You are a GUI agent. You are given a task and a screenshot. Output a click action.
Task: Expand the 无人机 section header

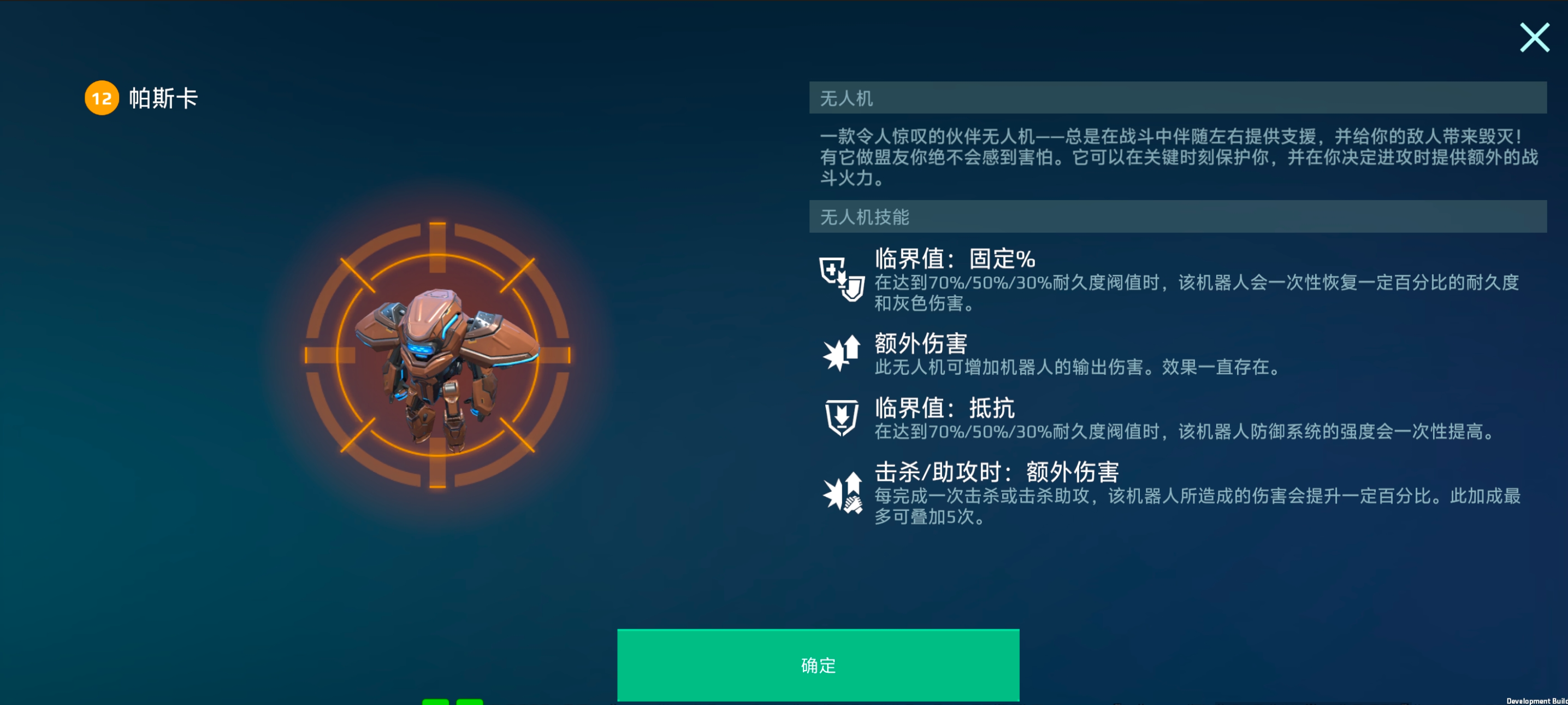[1181, 97]
